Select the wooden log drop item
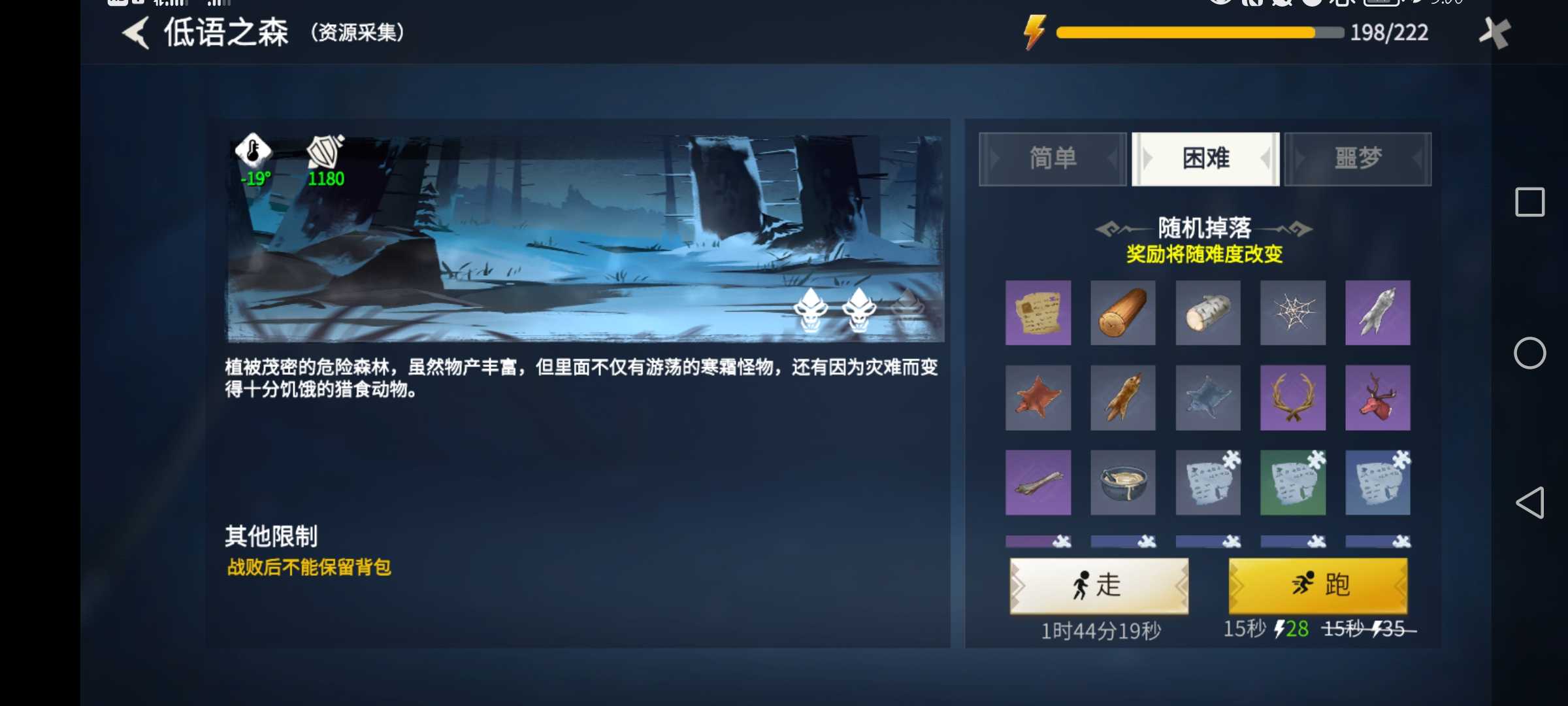 click(x=1123, y=314)
